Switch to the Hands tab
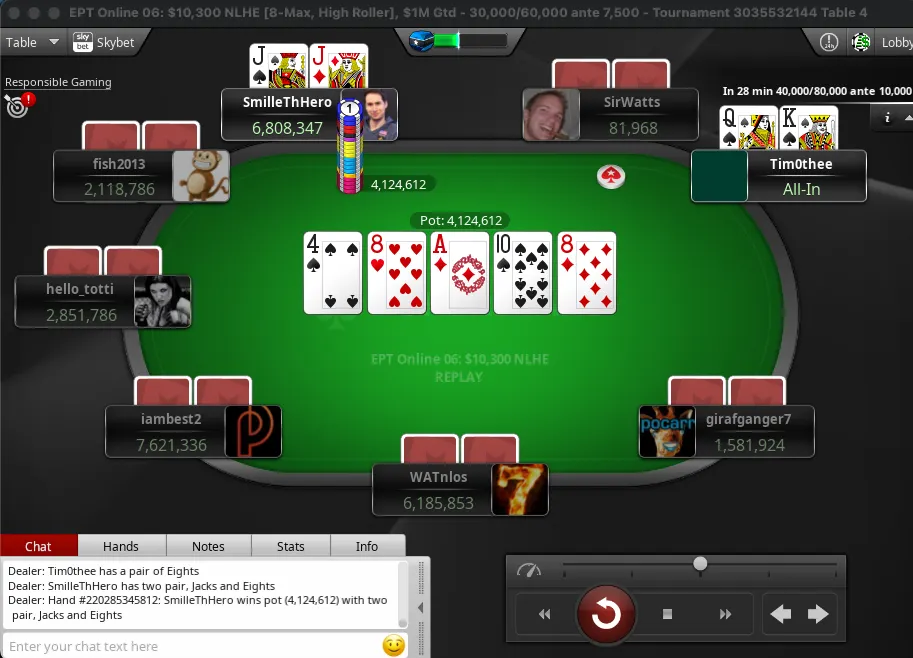This screenshot has height=658, width=913. tap(121, 546)
